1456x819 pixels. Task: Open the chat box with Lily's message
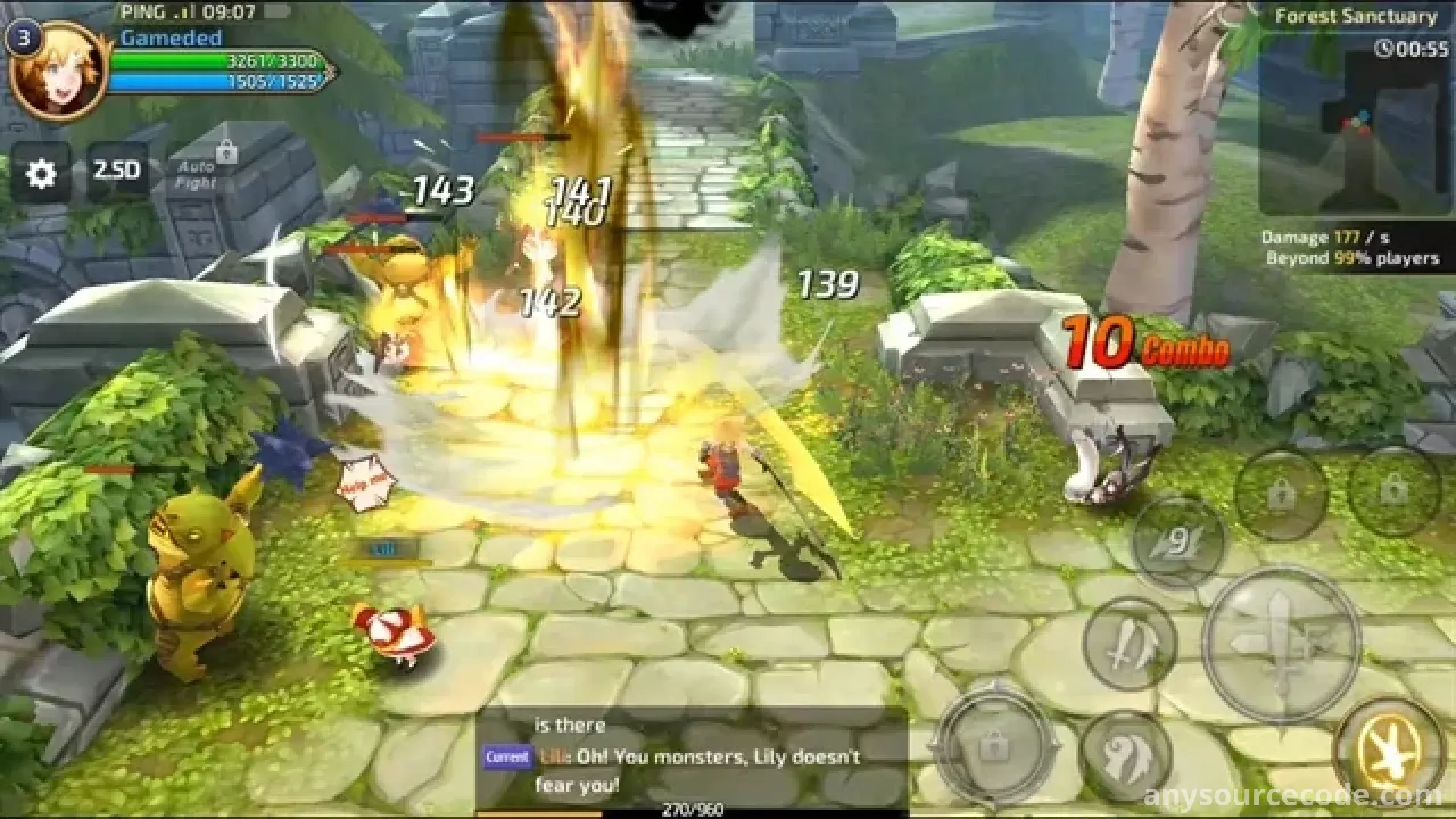(692, 758)
